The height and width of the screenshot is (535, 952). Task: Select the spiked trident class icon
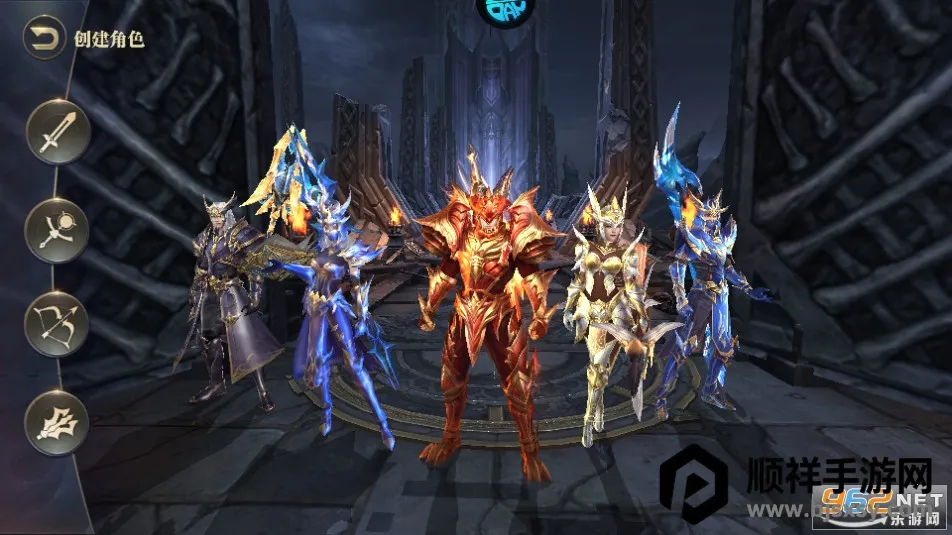pyautogui.click(x=57, y=421)
